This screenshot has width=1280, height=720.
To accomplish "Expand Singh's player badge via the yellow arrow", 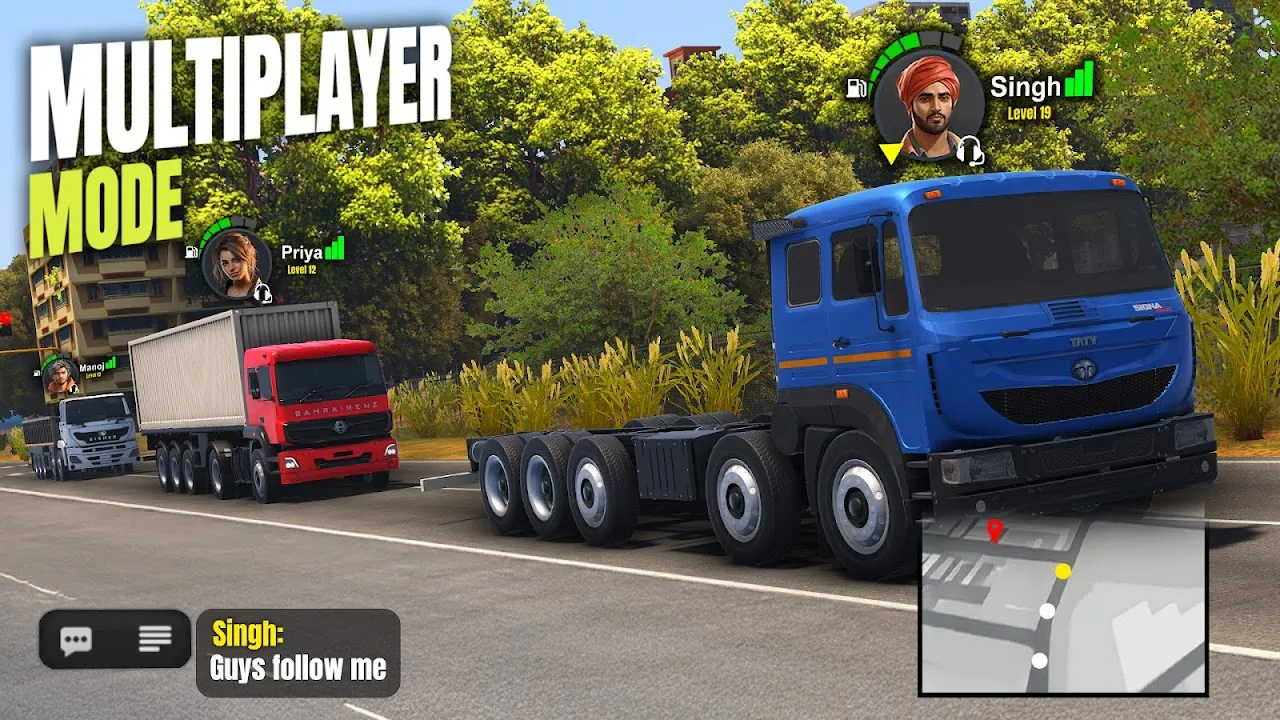I will pyautogui.click(x=891, y=154).
